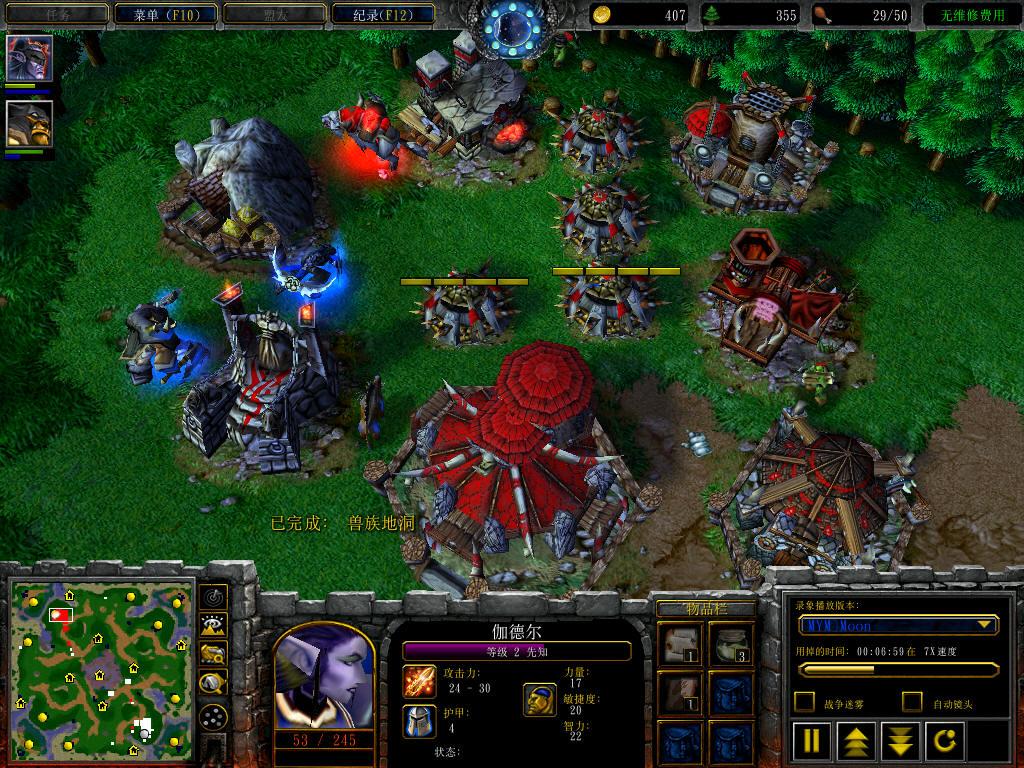Toggle the 自动镜头 auto camera checkbox
The height and width of the screenshot is (768, 1024).
pyautogui.click(x=912, y=702)
